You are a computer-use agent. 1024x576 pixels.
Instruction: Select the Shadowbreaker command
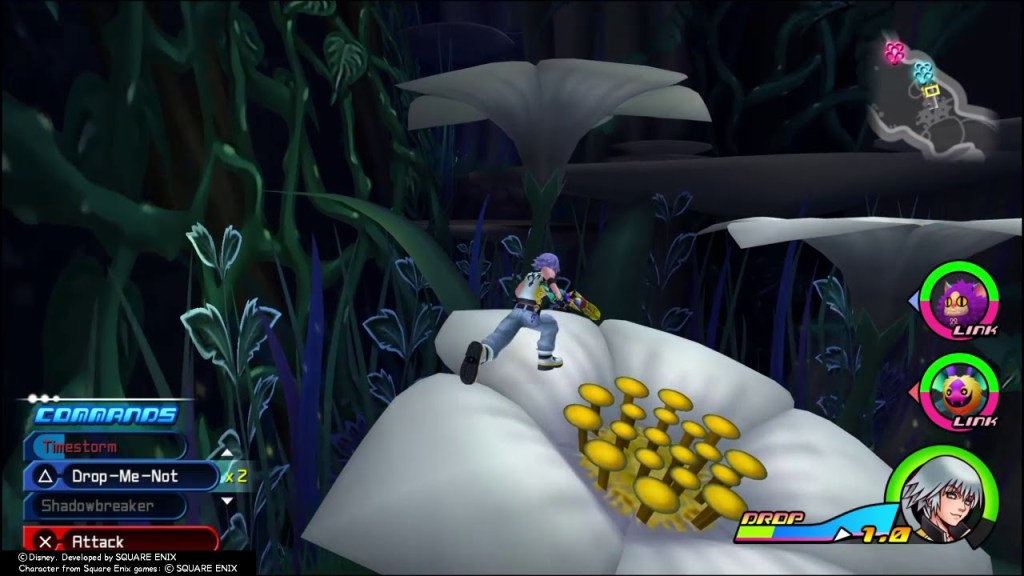click(108, 506)
